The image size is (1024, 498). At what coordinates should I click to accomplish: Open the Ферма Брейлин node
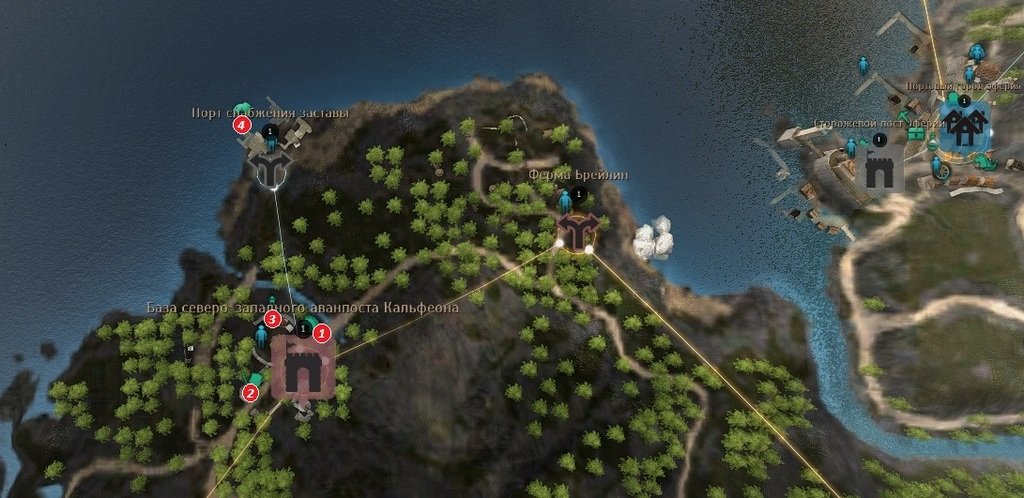tap(576, 231)
